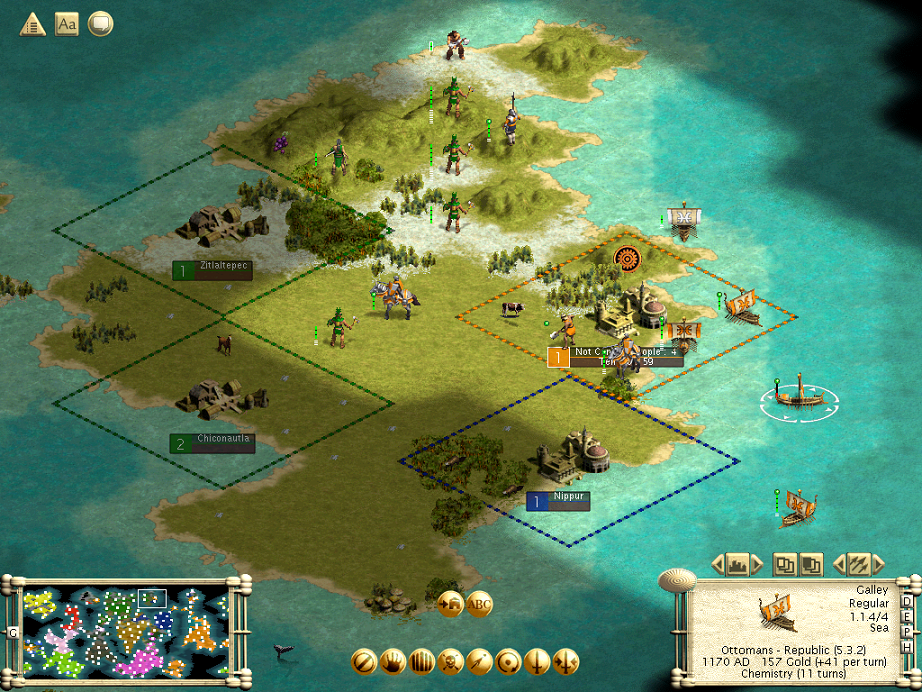The width and height of the screenshot is (922, 692).
Task: Open the advisors speech bubble button
Action: point(100,24)
